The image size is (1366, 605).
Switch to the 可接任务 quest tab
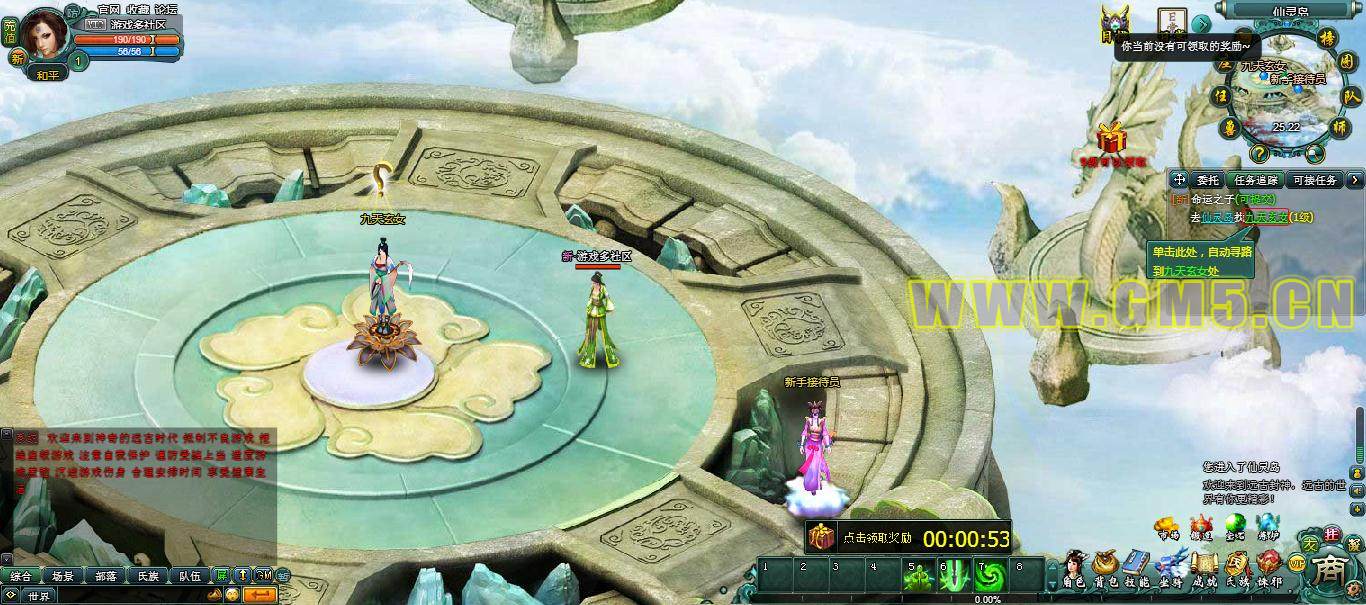click(x=1314, y=180)
